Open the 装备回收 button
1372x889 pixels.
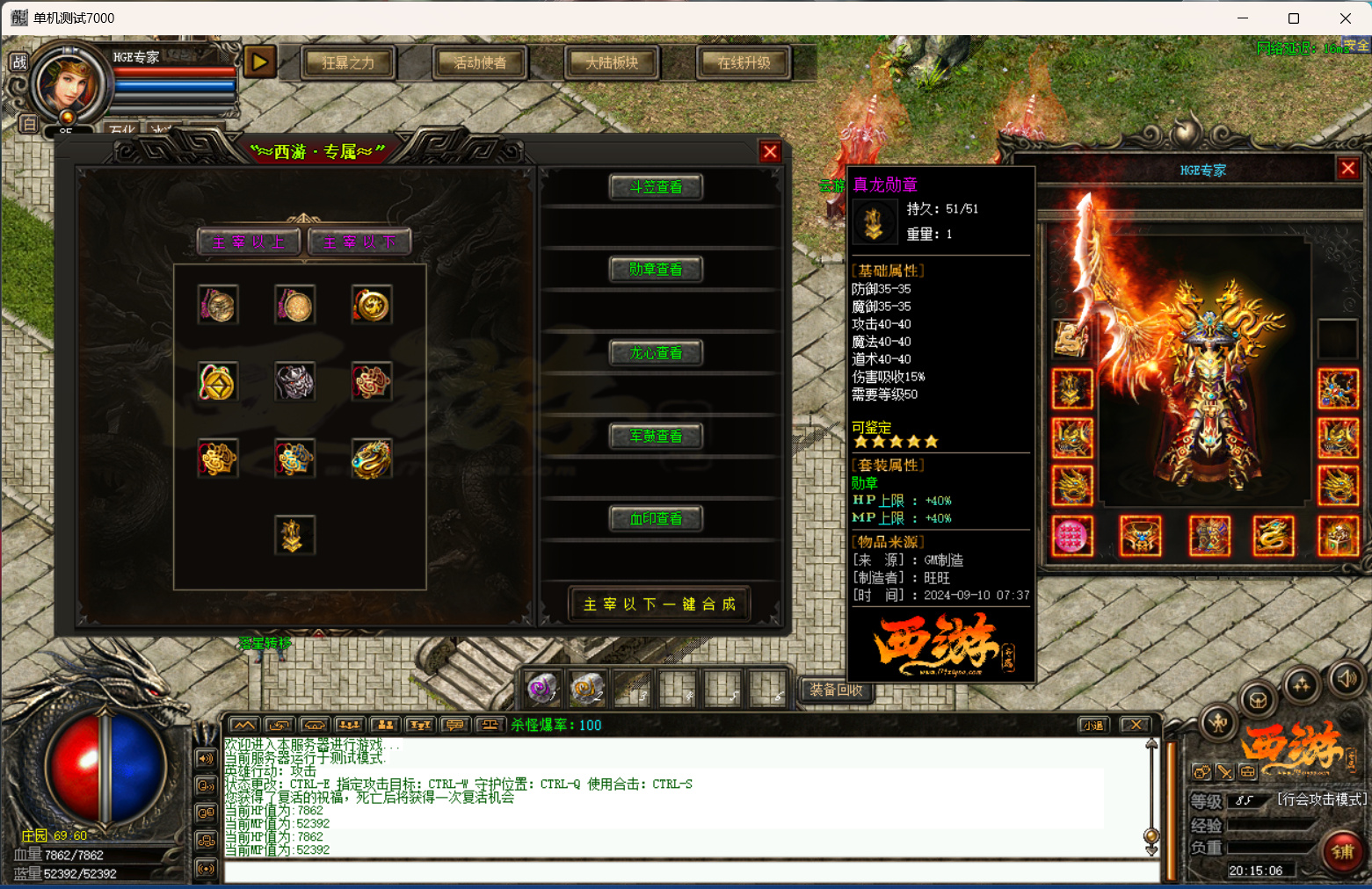(836, 690)
